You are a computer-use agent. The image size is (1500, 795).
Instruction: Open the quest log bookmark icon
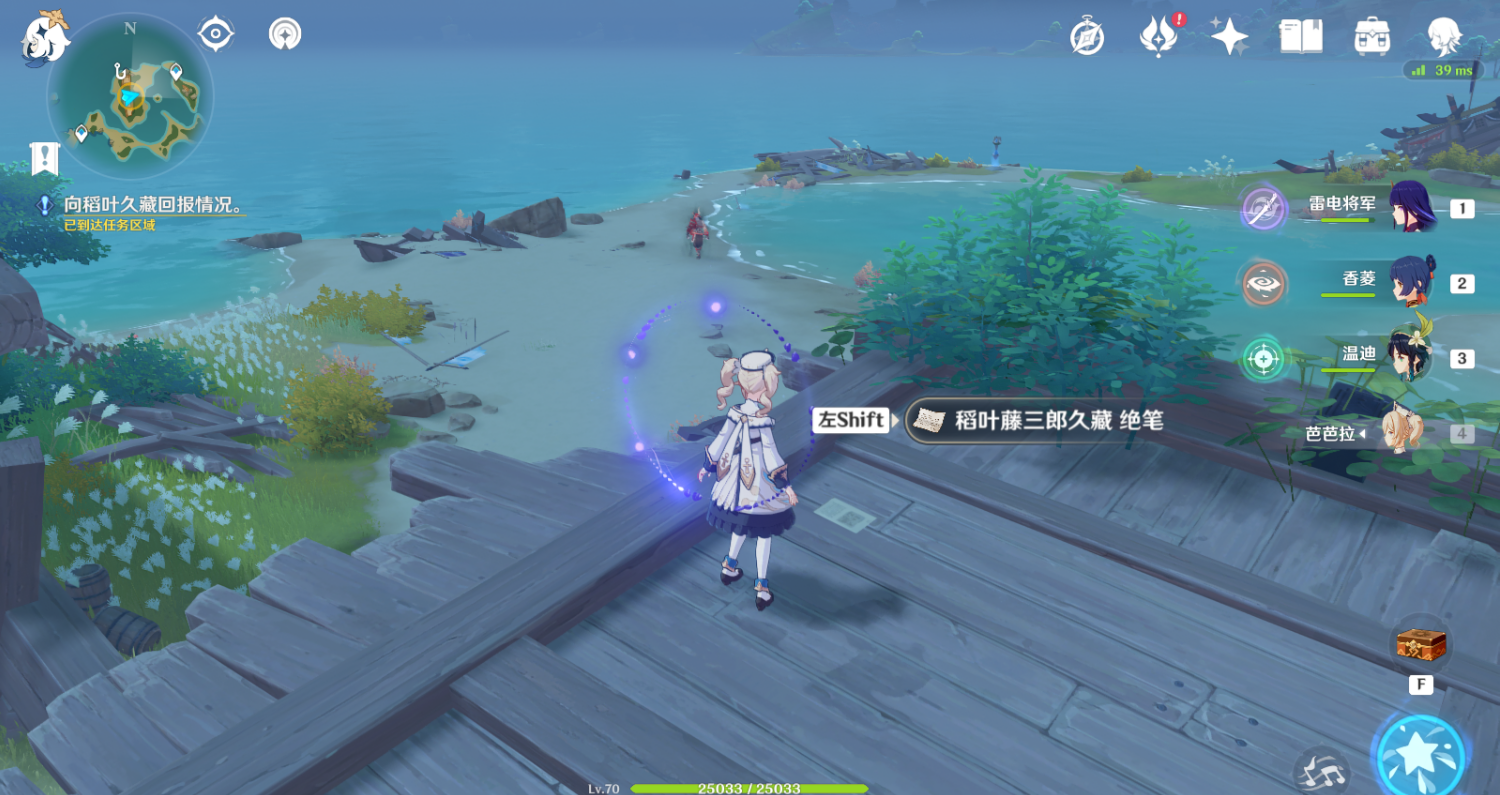coord(45,157)
